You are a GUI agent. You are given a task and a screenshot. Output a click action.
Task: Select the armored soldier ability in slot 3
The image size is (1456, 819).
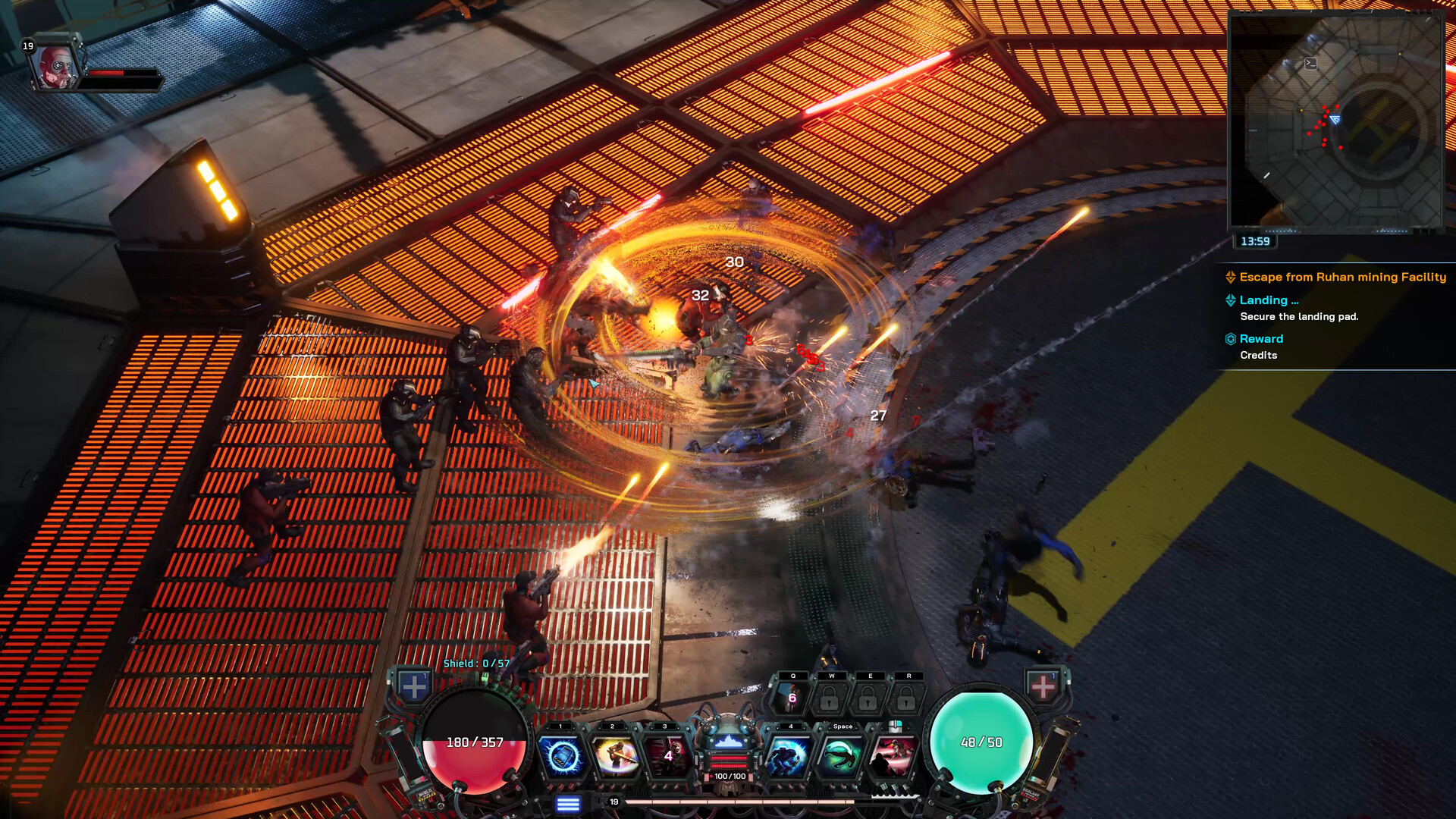click(x=667, y=756)
